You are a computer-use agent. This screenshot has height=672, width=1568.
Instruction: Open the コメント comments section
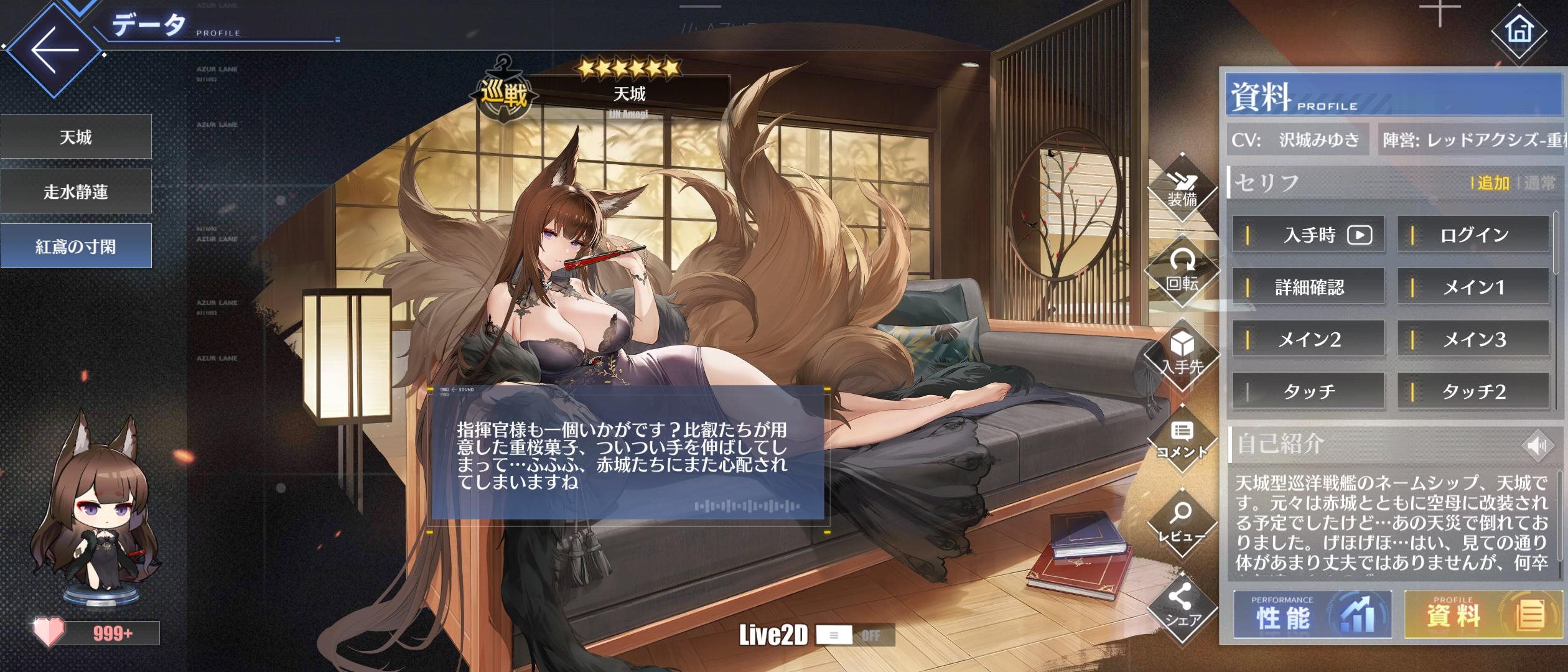click(1182, 440)
